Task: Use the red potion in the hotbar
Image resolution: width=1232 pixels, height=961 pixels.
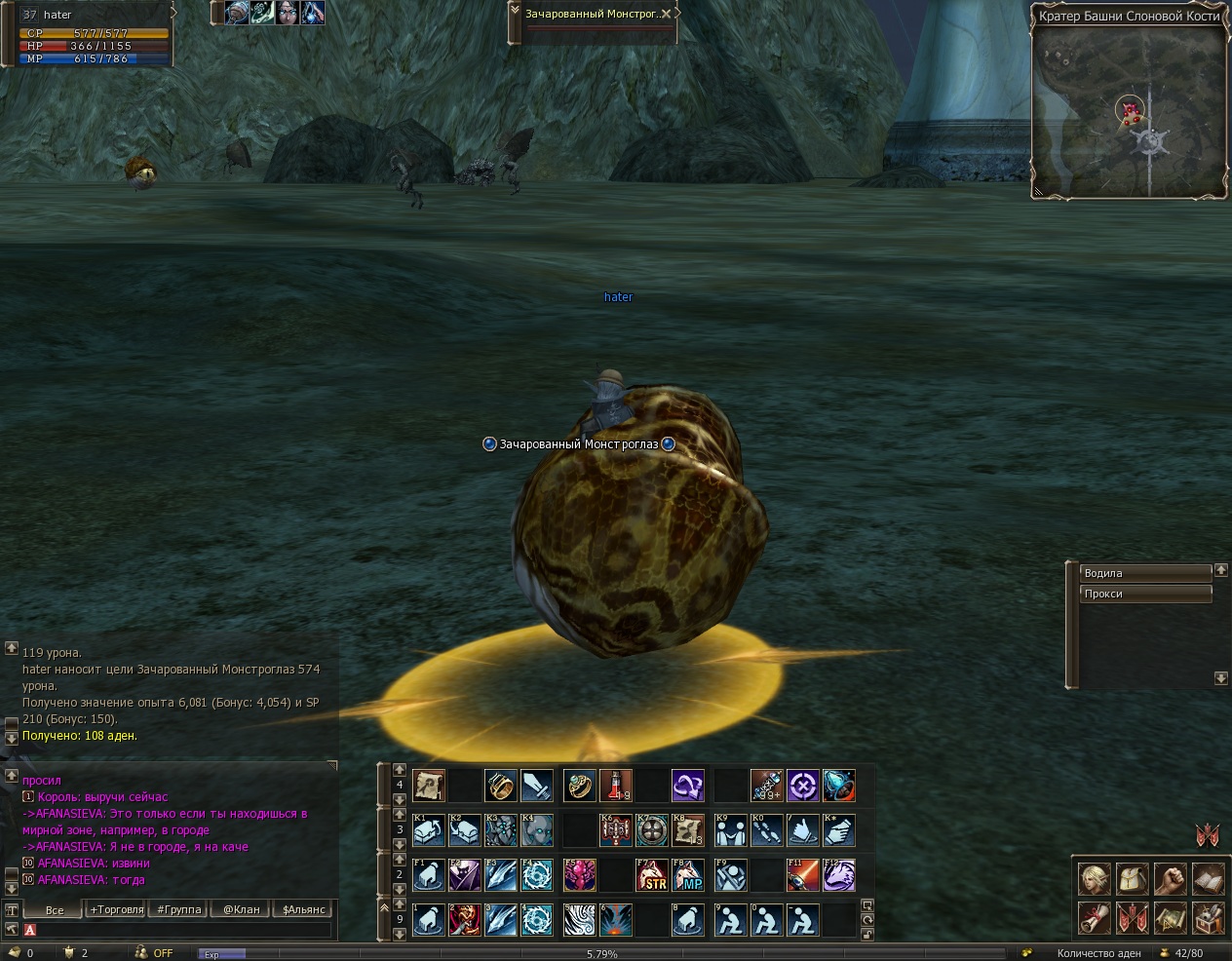Action: (x=616, y=786)
